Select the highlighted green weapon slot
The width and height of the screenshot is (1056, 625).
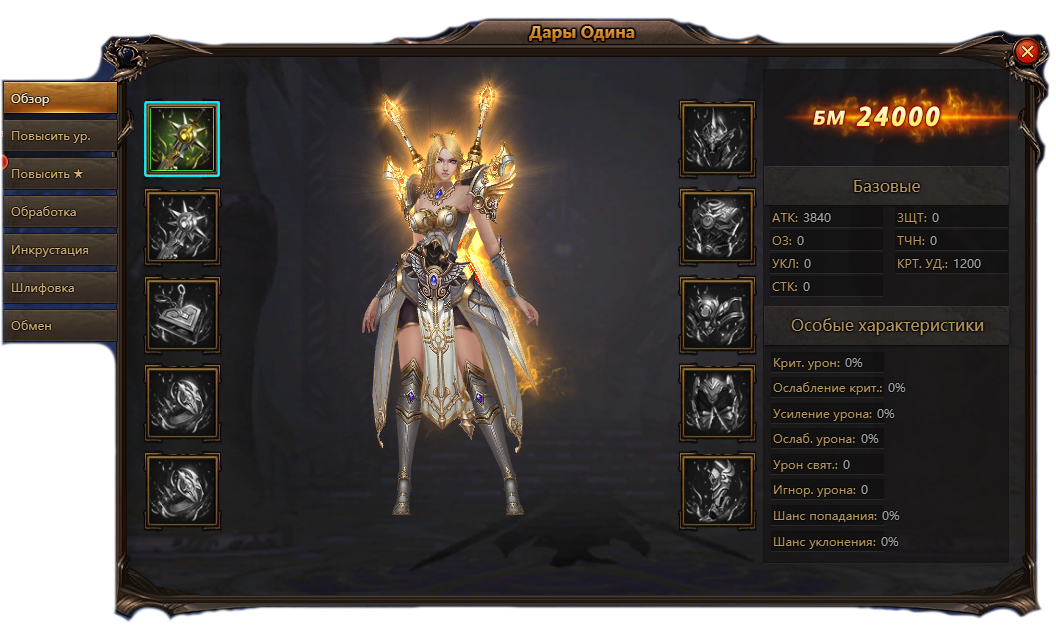(x=182, y=139)
